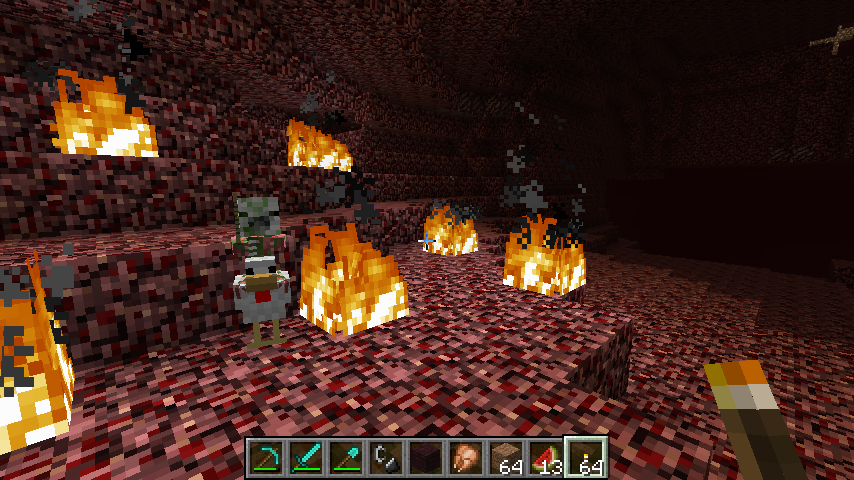Select the diamond sword hotbar slot

click(x=306, y=458)
